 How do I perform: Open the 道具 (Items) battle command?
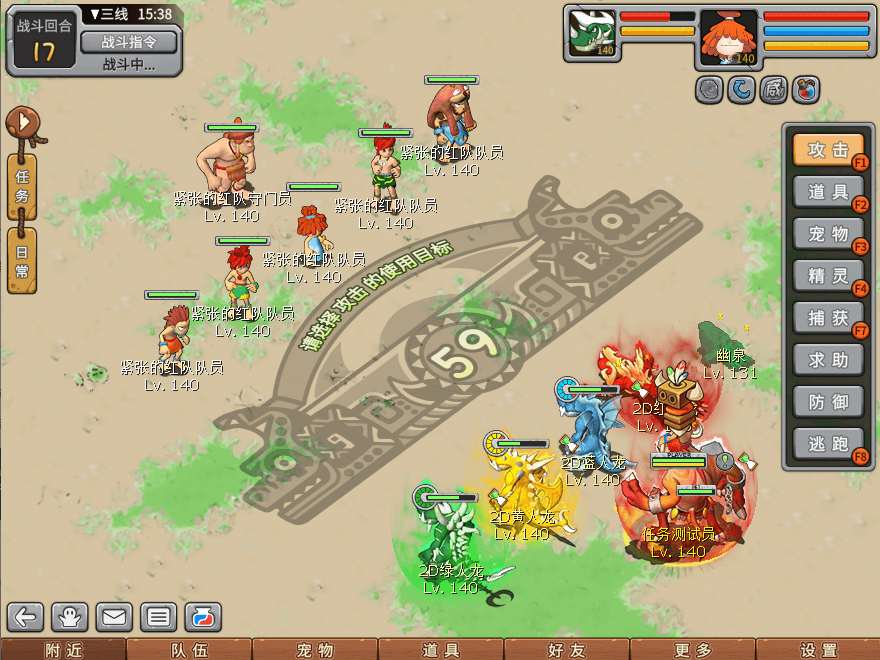tap(828, 192)
